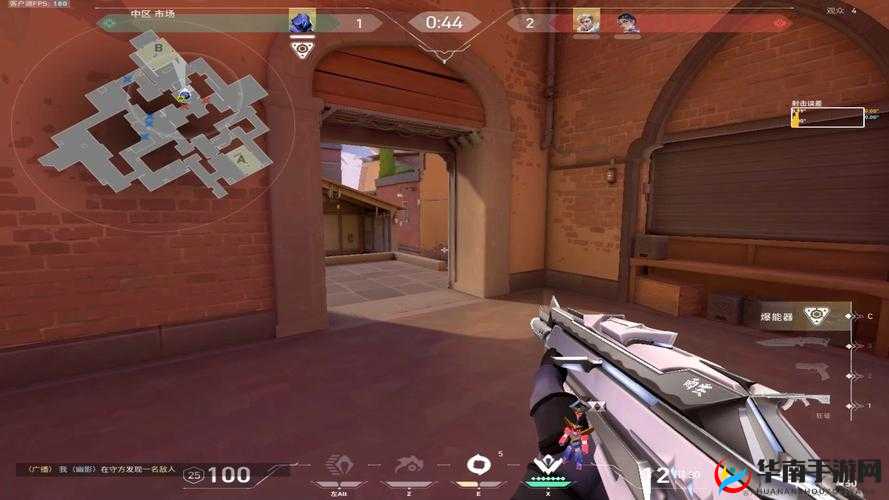Click the A site marker on minimap
The image size is (889, 500).
point(240,157)
